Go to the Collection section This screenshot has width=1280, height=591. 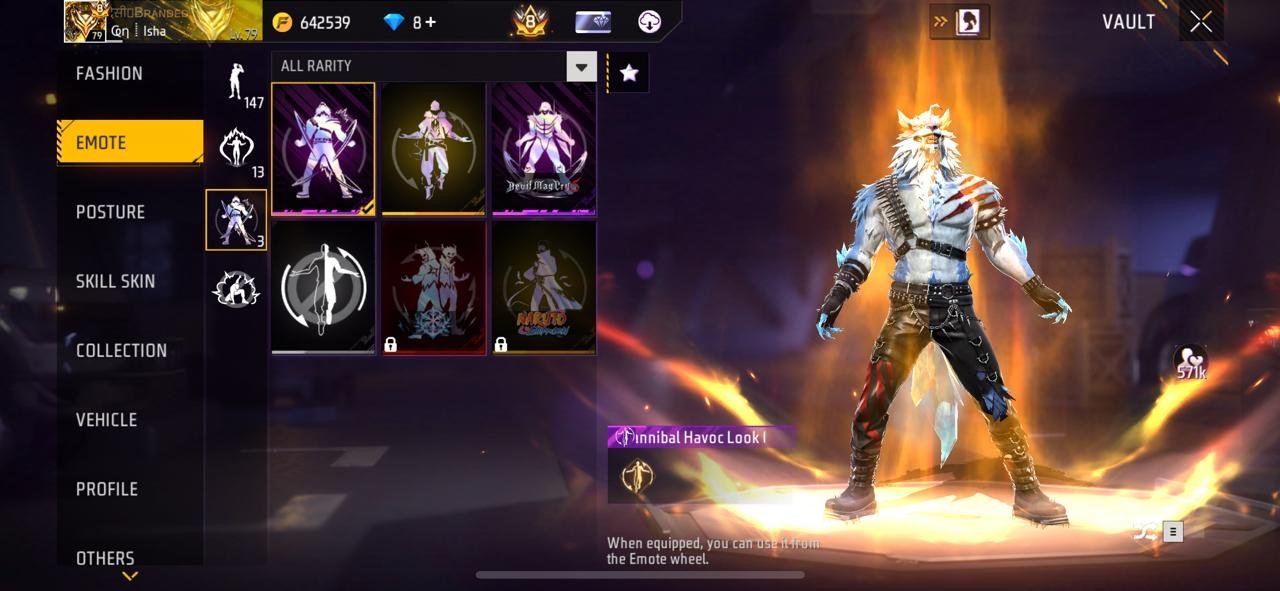tap(121, 350)
